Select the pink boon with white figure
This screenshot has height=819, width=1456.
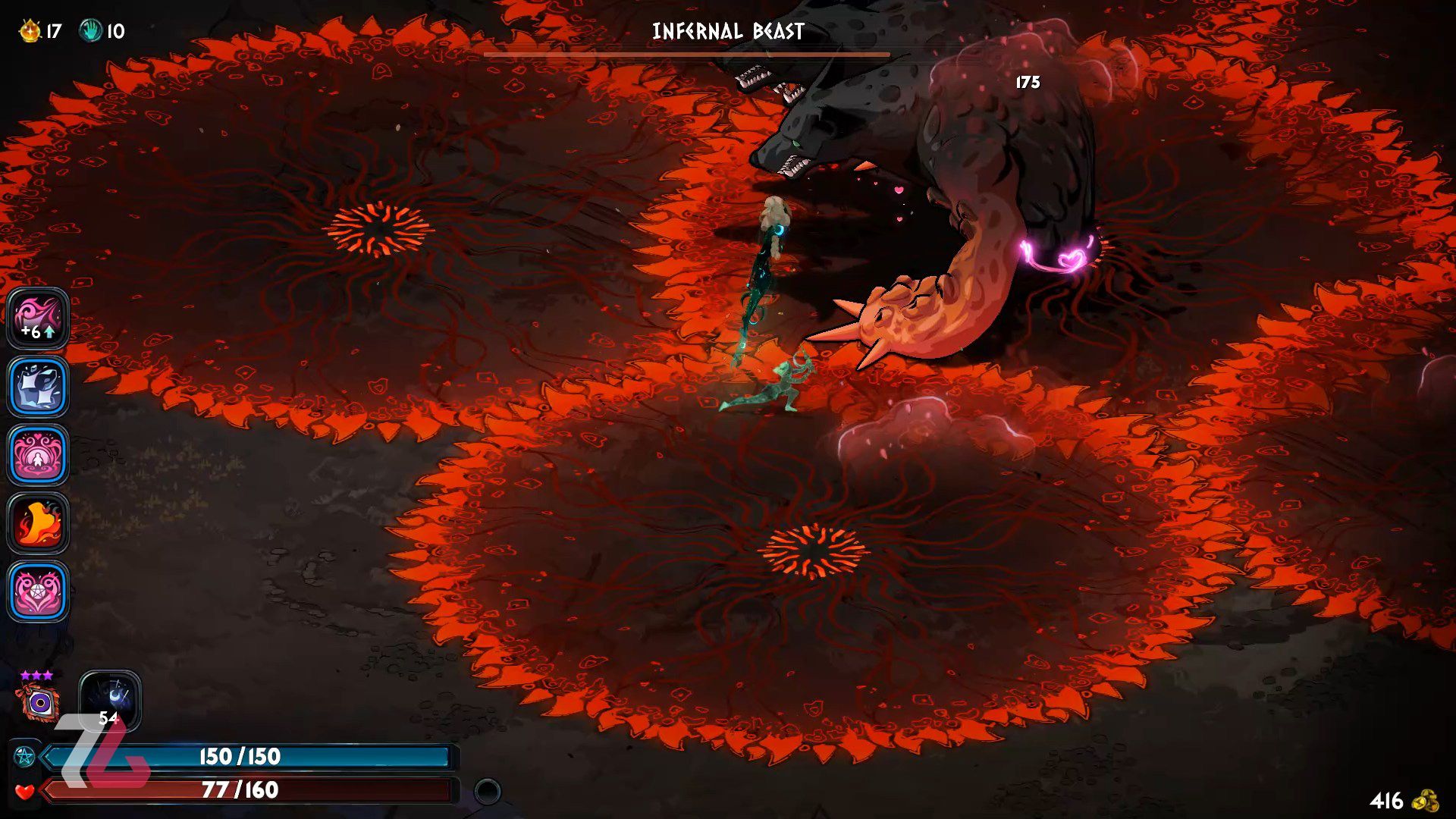coord(38,455)
